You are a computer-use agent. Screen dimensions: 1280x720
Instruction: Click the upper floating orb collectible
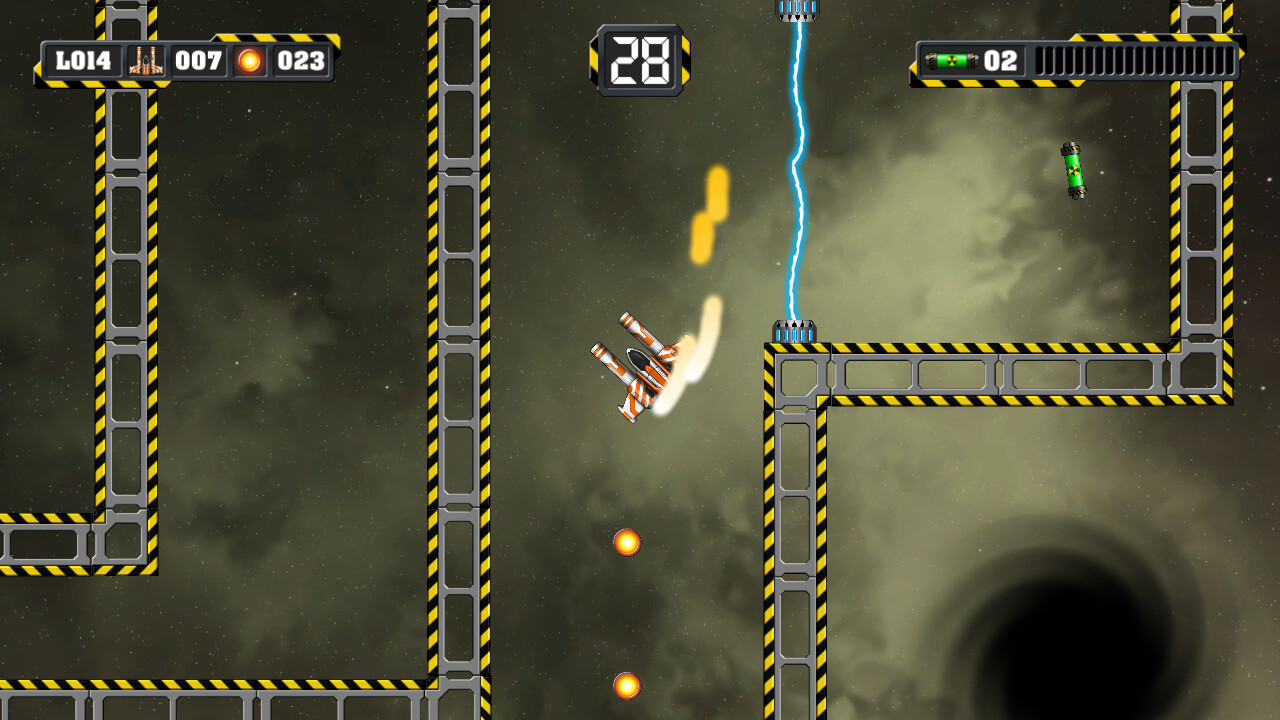tap(628, 540)
